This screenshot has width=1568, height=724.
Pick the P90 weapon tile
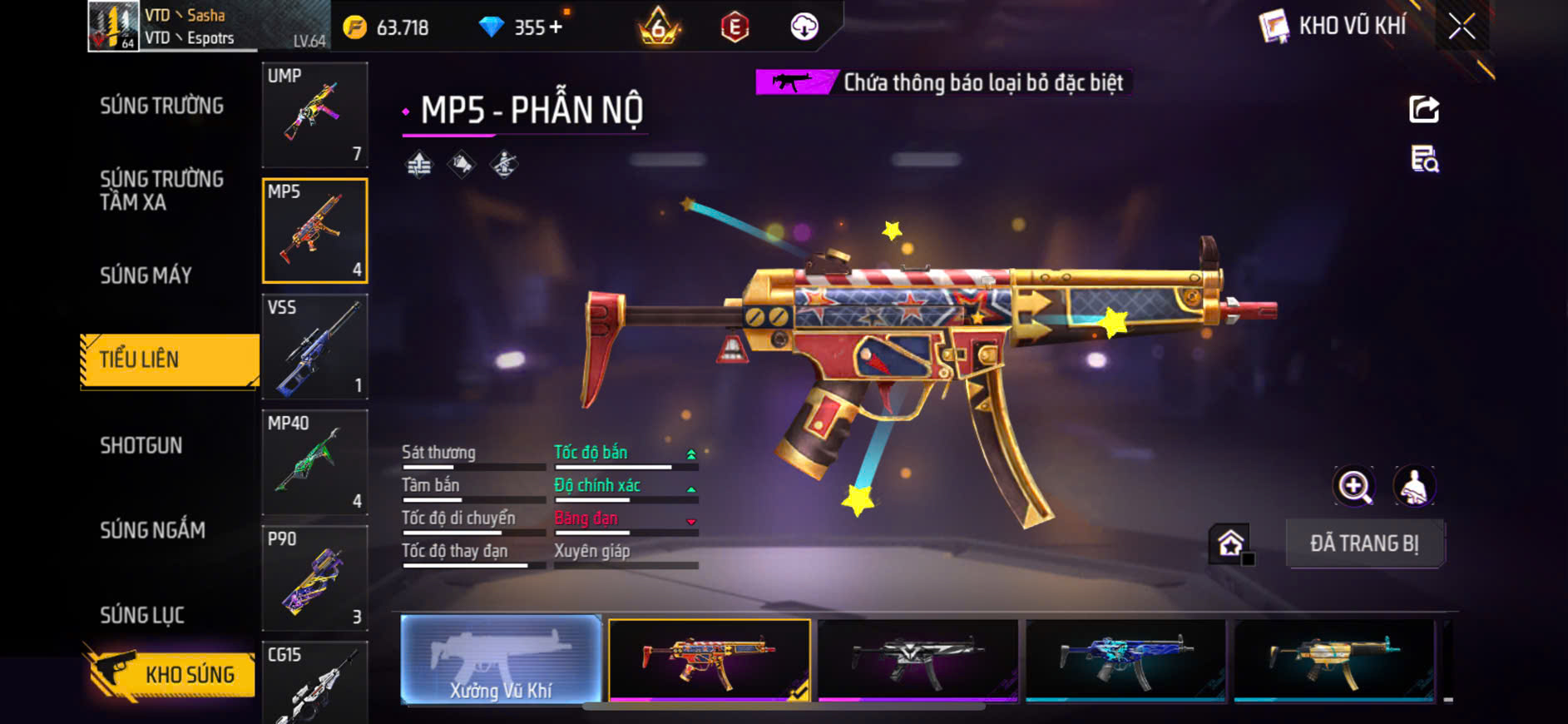point(314,578)
